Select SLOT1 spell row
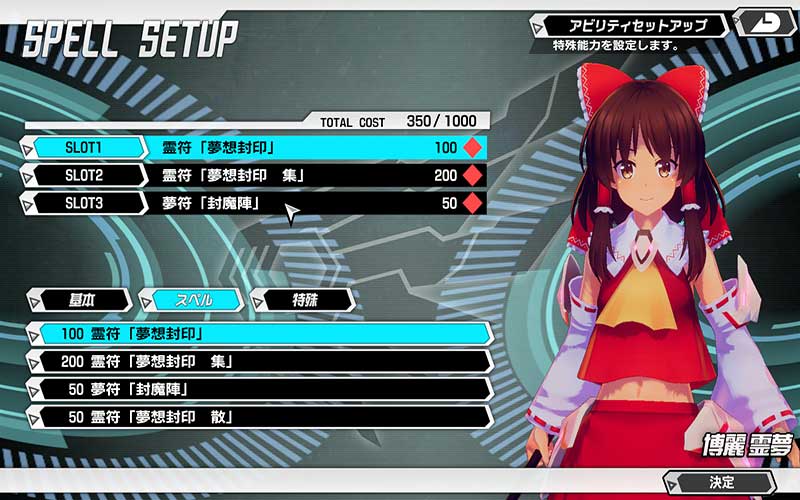This screenshot has width=800, height=500. 255,148
